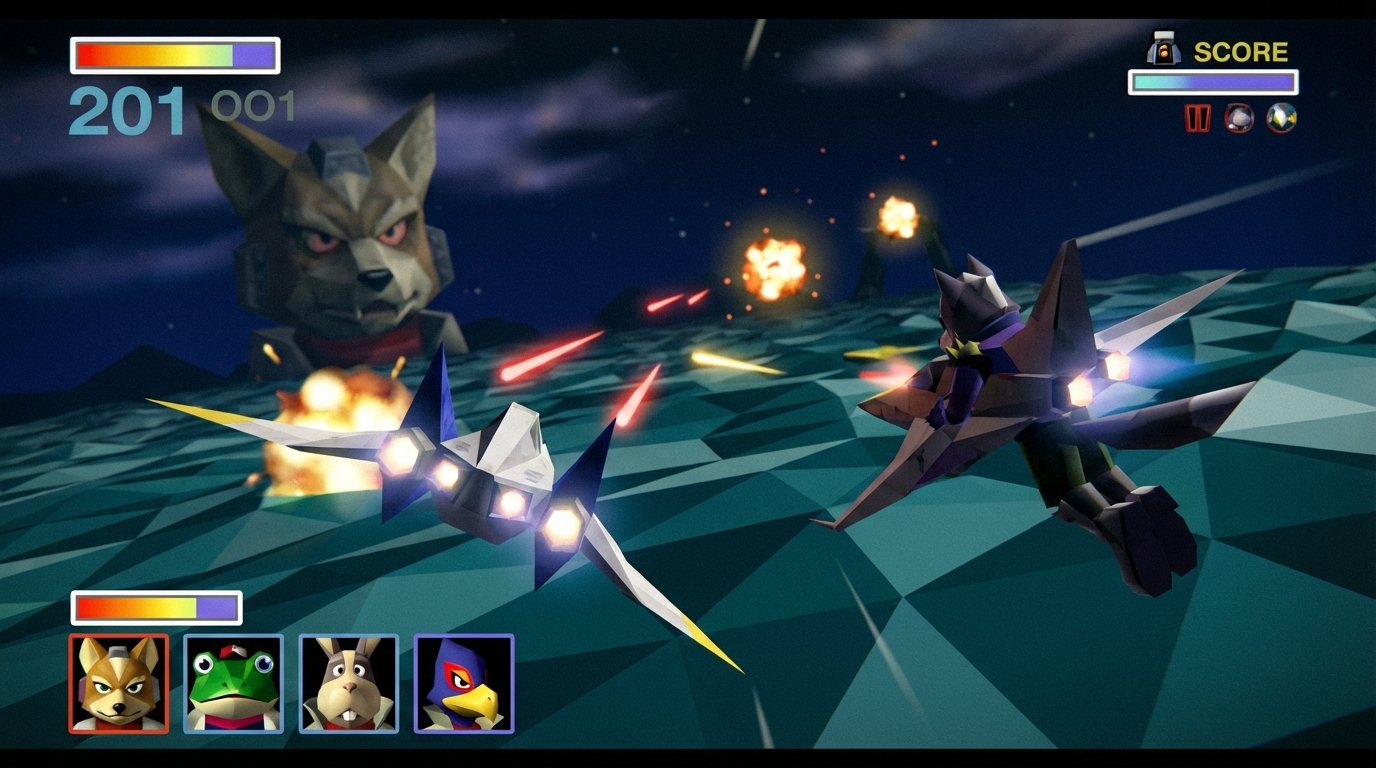Click the pause icon near the score gauge
Viewport: 1376px width, 768px height.
pos(1196,118)
